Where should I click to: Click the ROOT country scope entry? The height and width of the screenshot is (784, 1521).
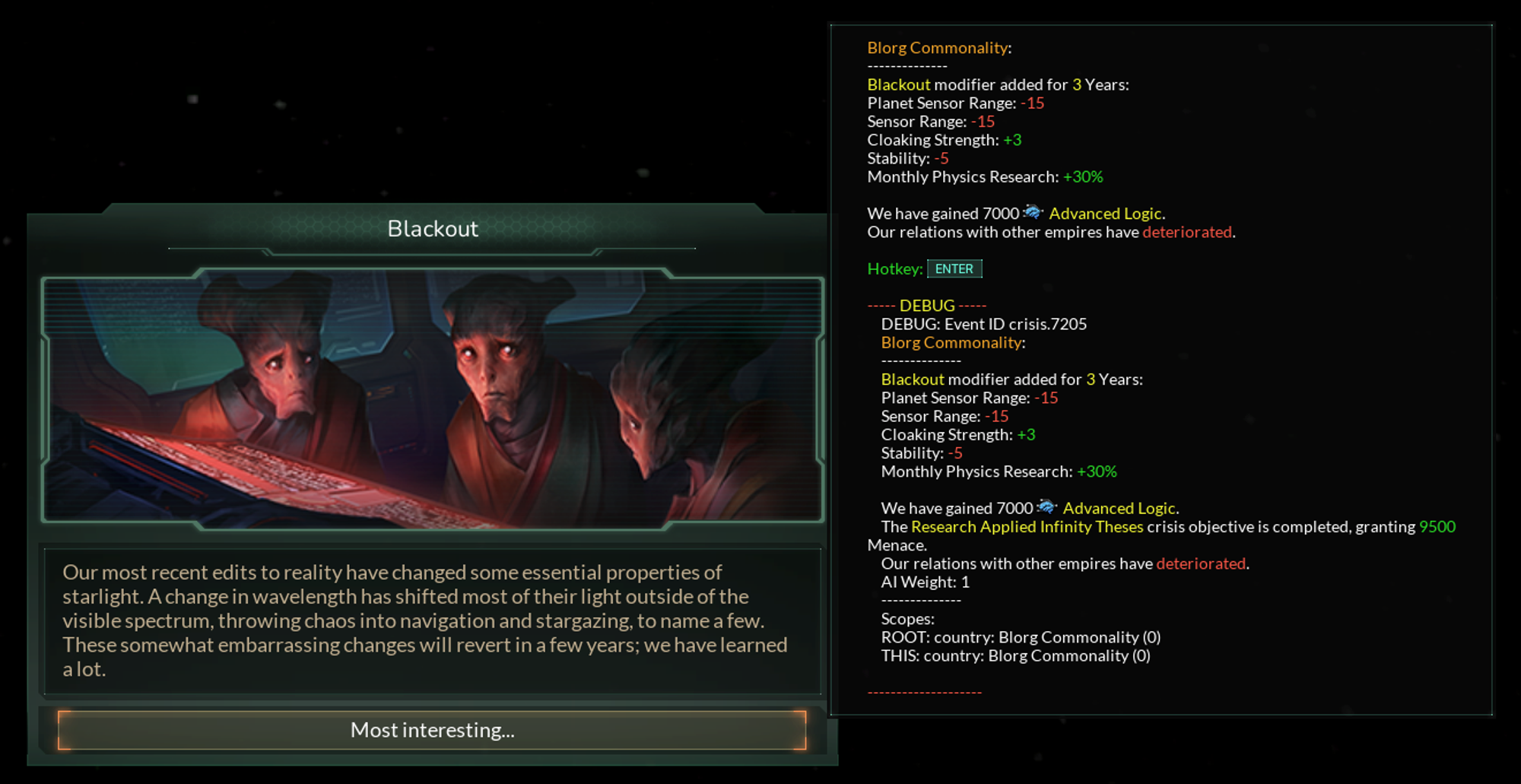1020,636
